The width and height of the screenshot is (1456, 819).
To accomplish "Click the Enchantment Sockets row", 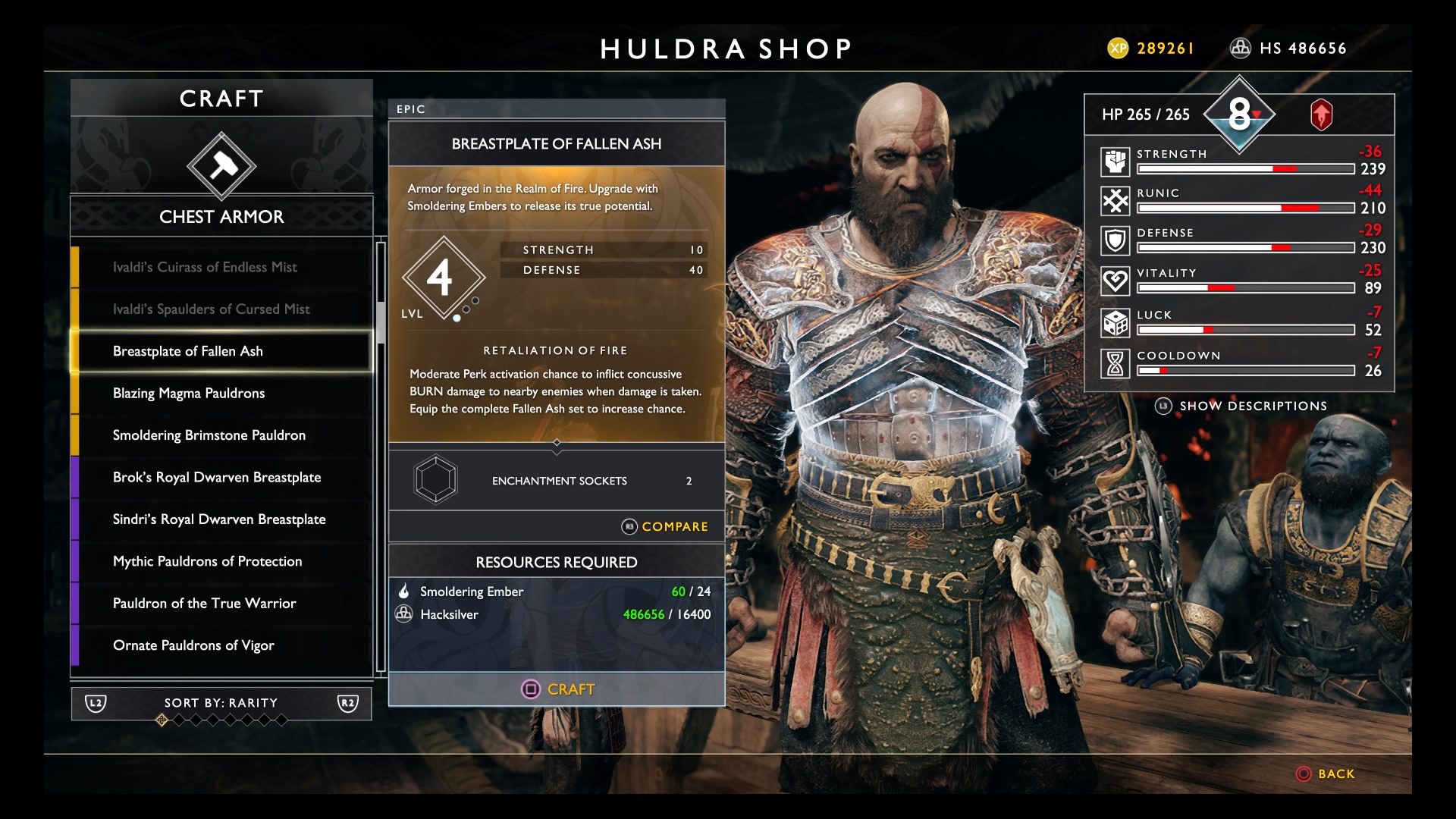I will tap(557, 481).
